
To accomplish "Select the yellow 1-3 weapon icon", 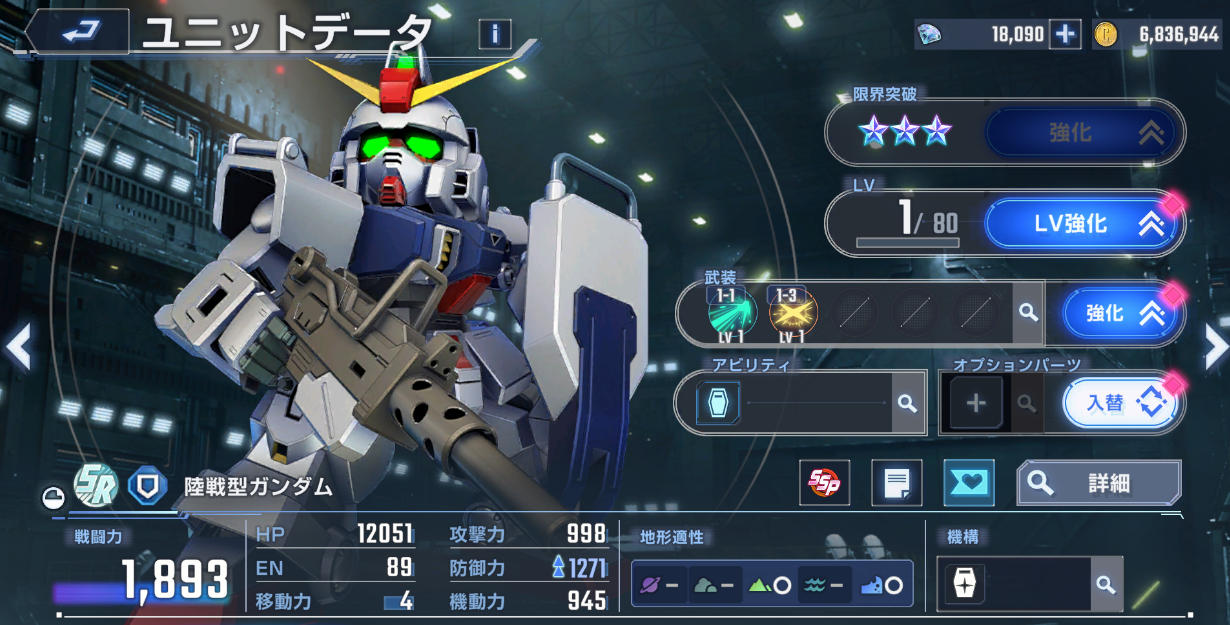I will point(793,313).
